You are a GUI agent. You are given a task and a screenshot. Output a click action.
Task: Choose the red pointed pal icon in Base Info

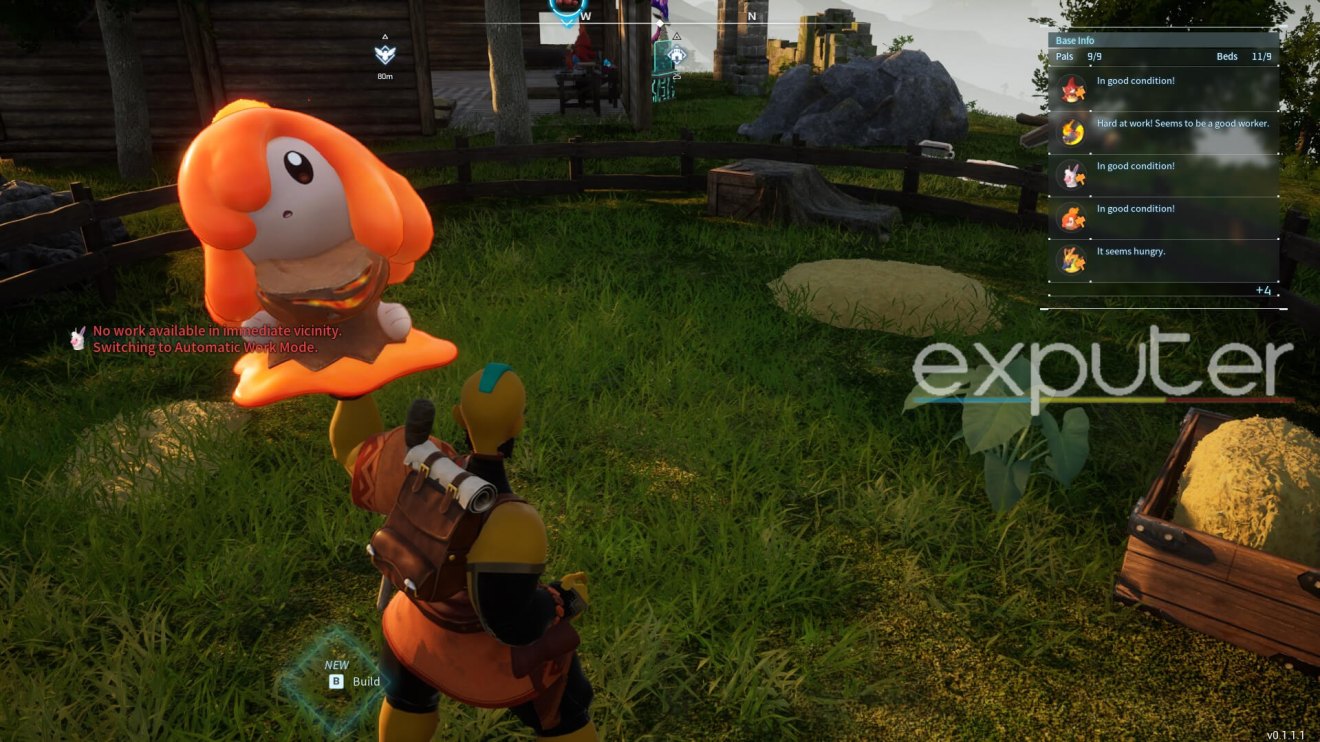[x=1072, y=89]
